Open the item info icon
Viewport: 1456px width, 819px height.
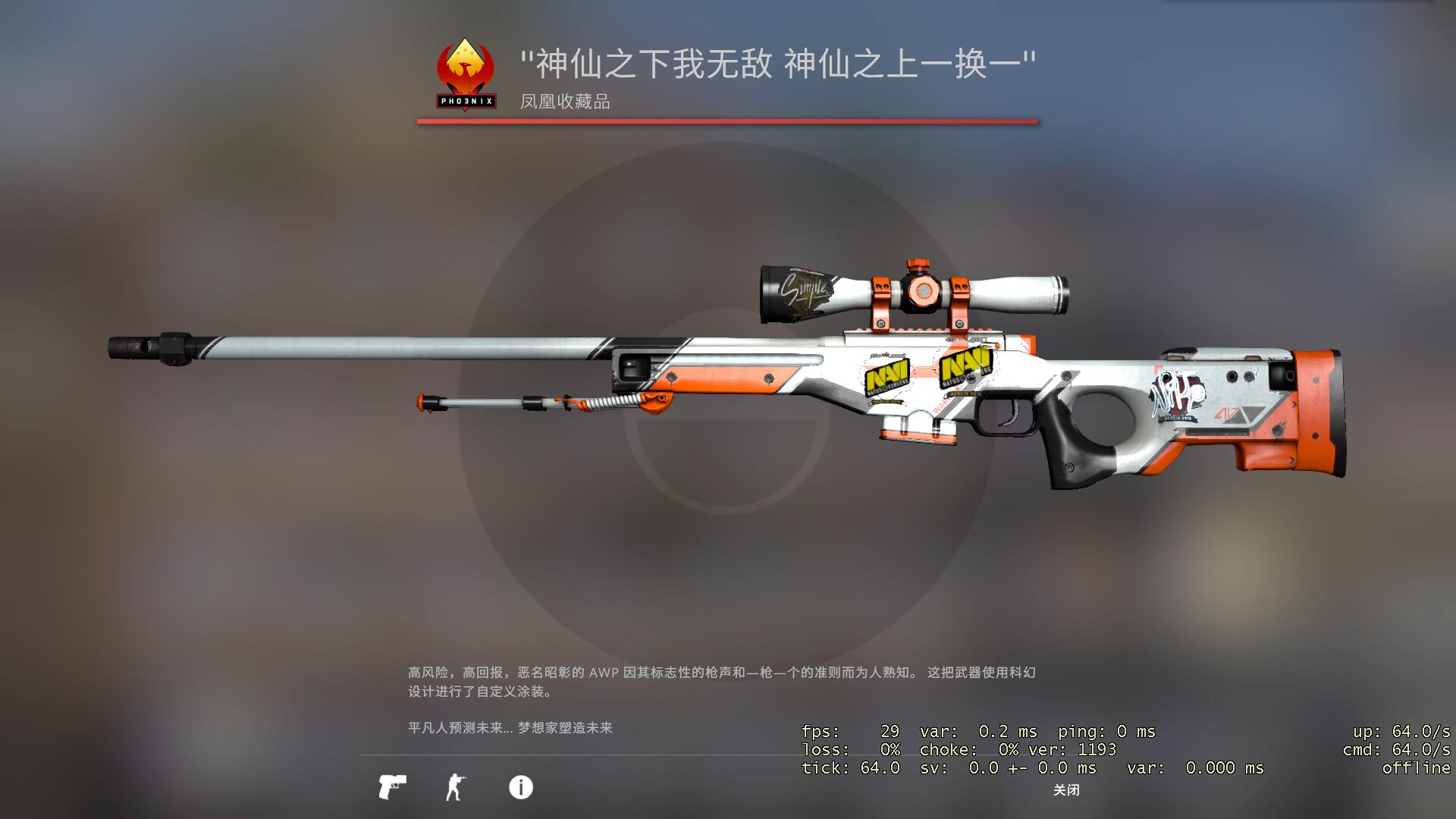[521, 787]
